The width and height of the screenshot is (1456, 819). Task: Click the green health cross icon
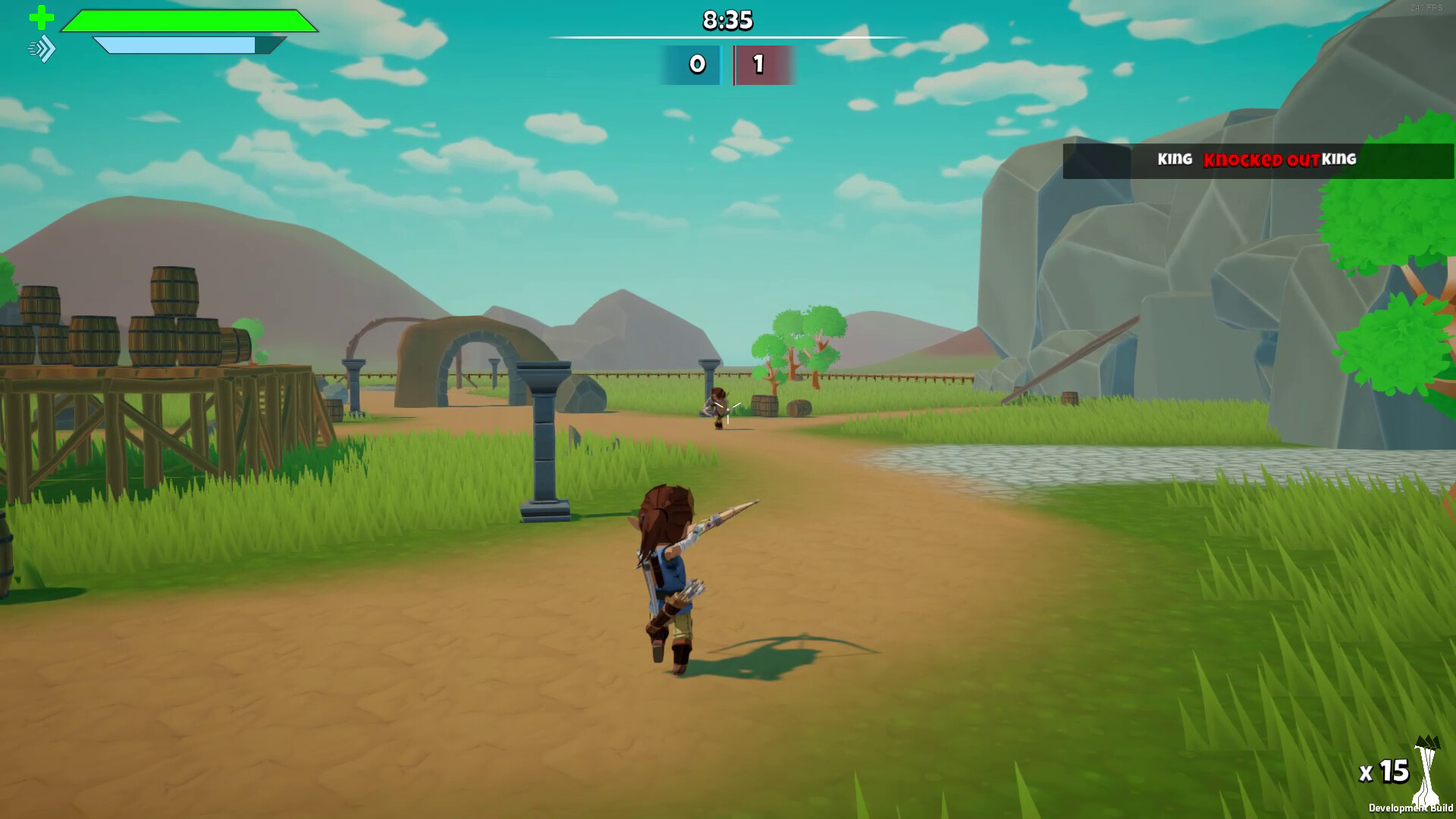(41, 17)
